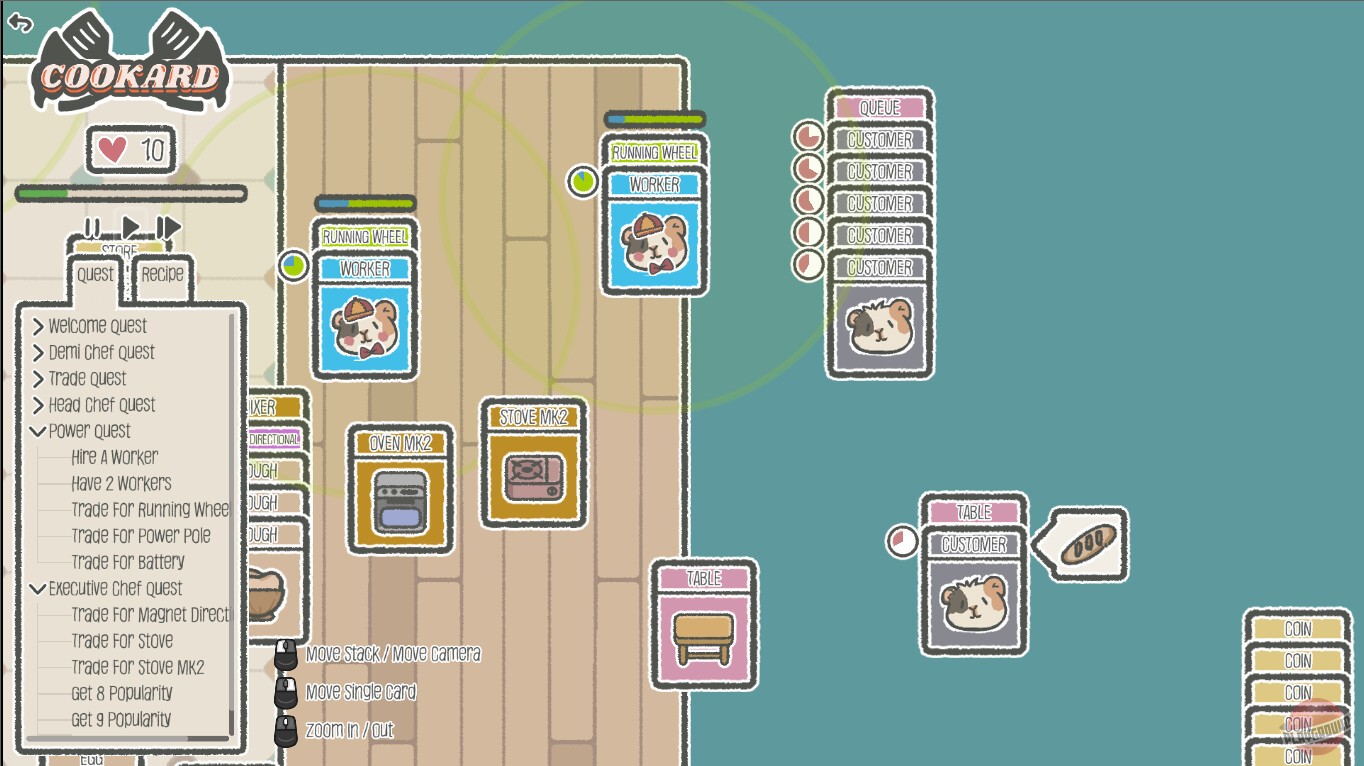Switch to the Recipe tab
This screenshot has height=766, width=1364.
pyautogui.click(x=161, y=276)
